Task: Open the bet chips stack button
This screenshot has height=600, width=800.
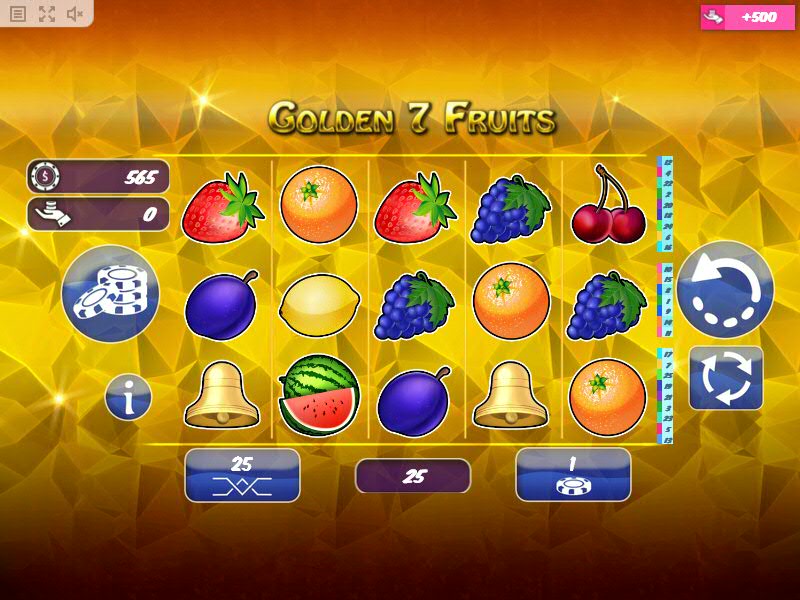Action: (110, 293)
